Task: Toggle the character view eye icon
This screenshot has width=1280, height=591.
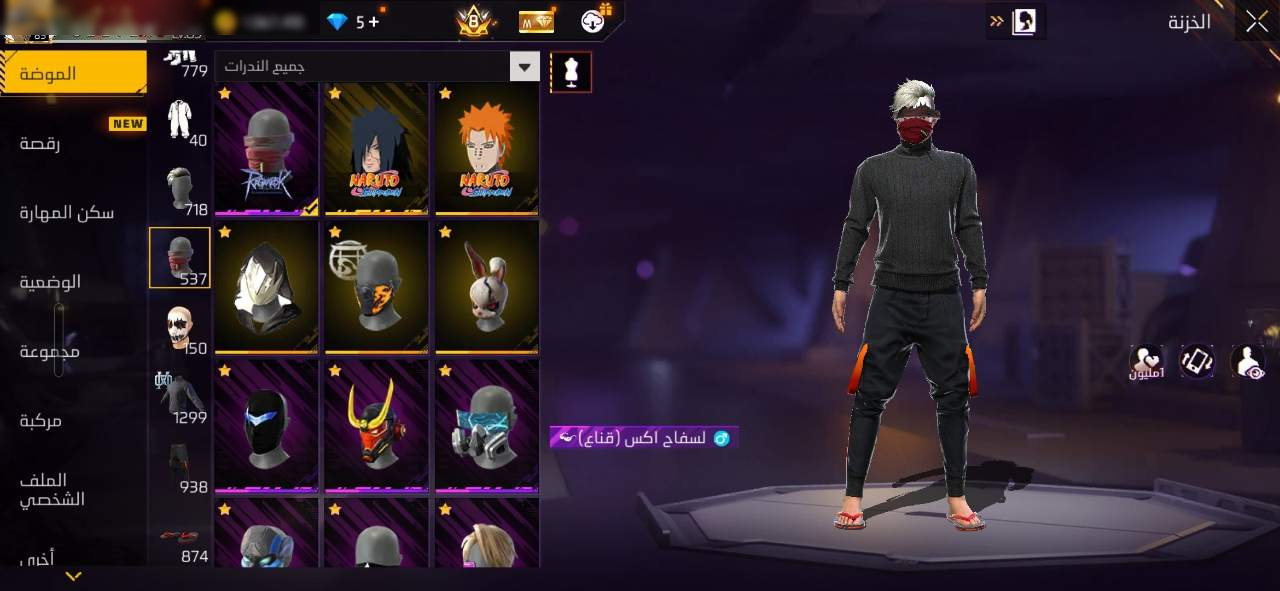Action: tap(1247, 361)
